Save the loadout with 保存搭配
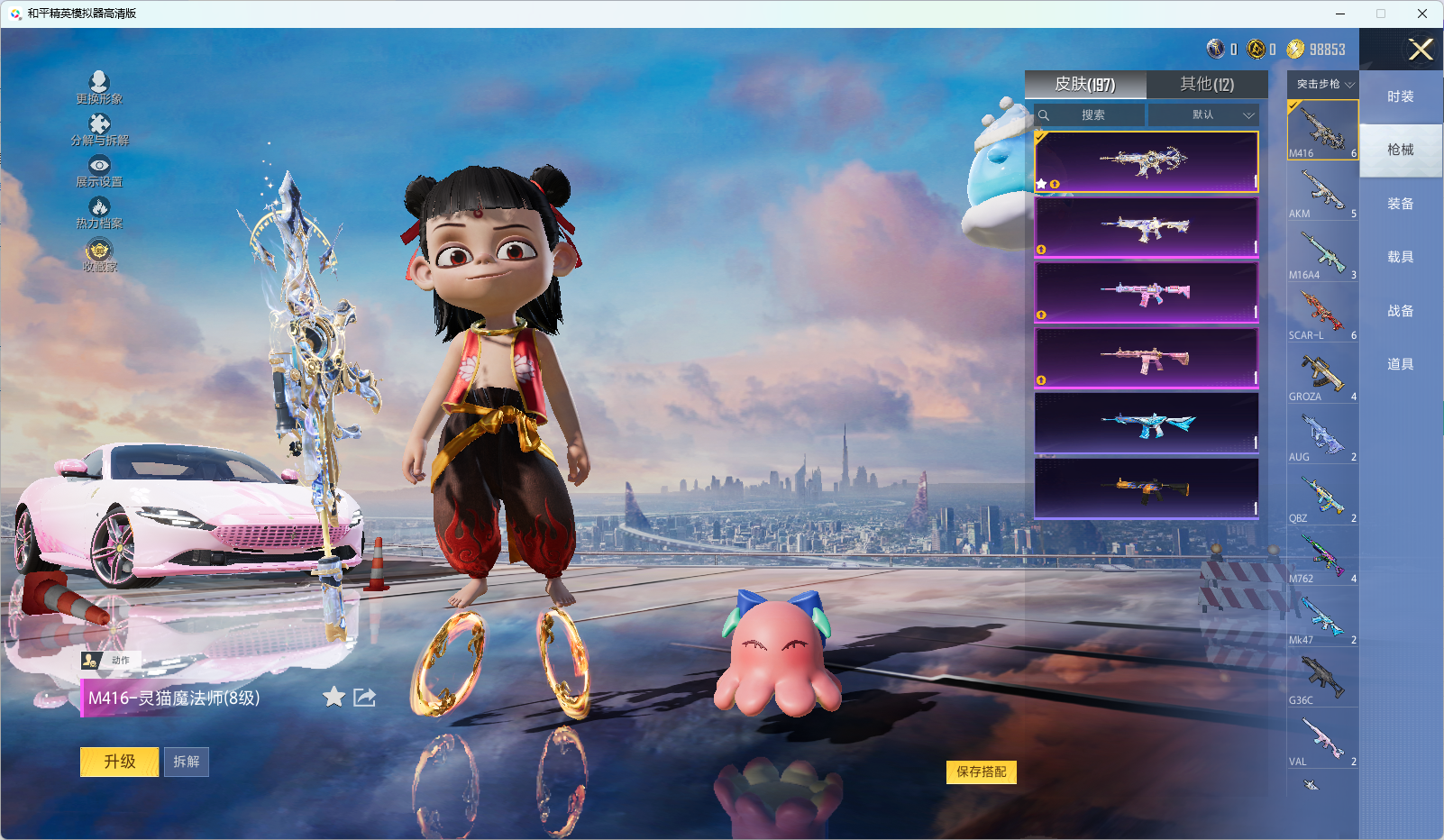Viewport: 1444px width, 840px height. click(981, 772)
